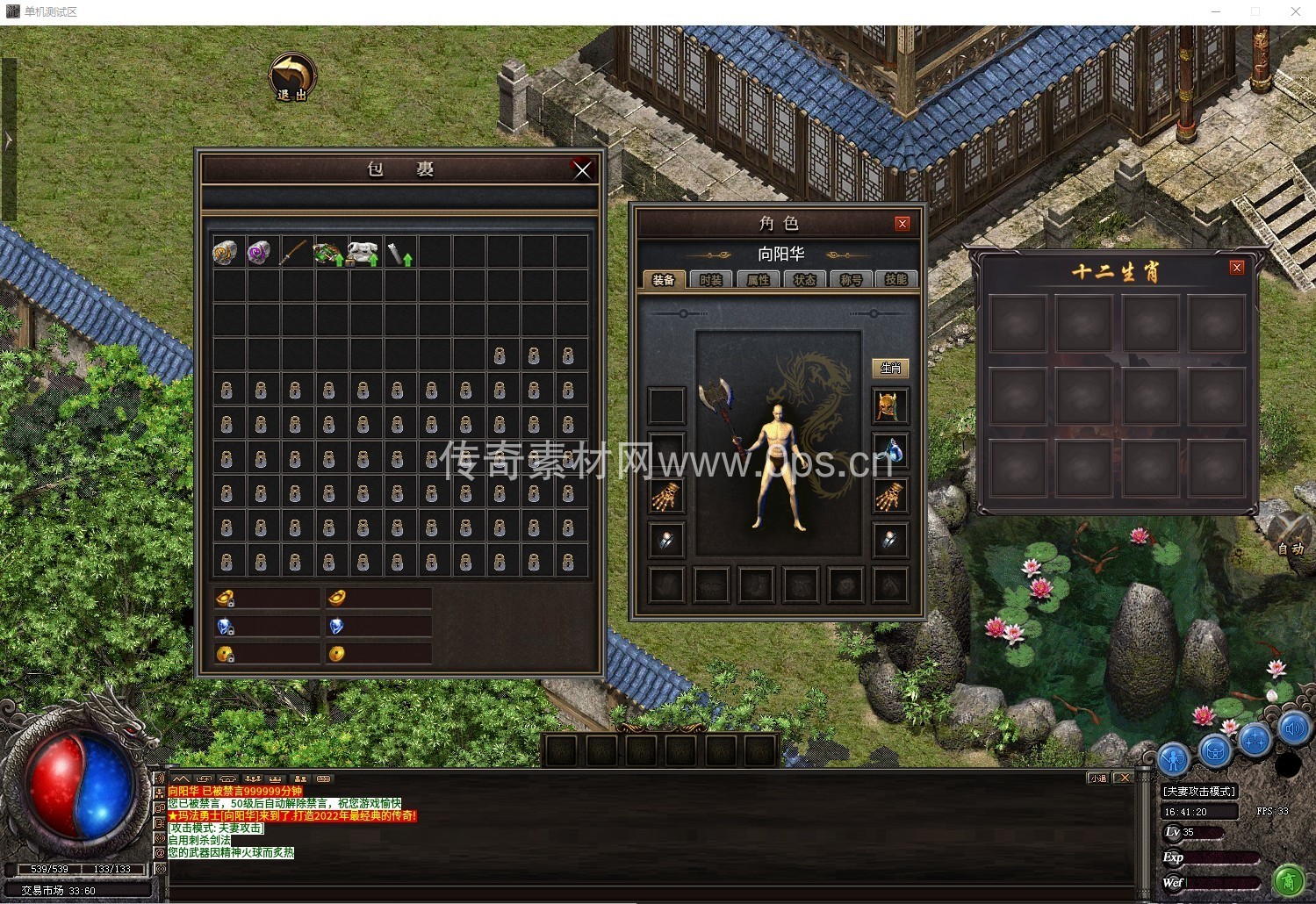Toggle the sound speaker button
The width and height of the screenshot is (1316, 904).
click(1294, 728)
